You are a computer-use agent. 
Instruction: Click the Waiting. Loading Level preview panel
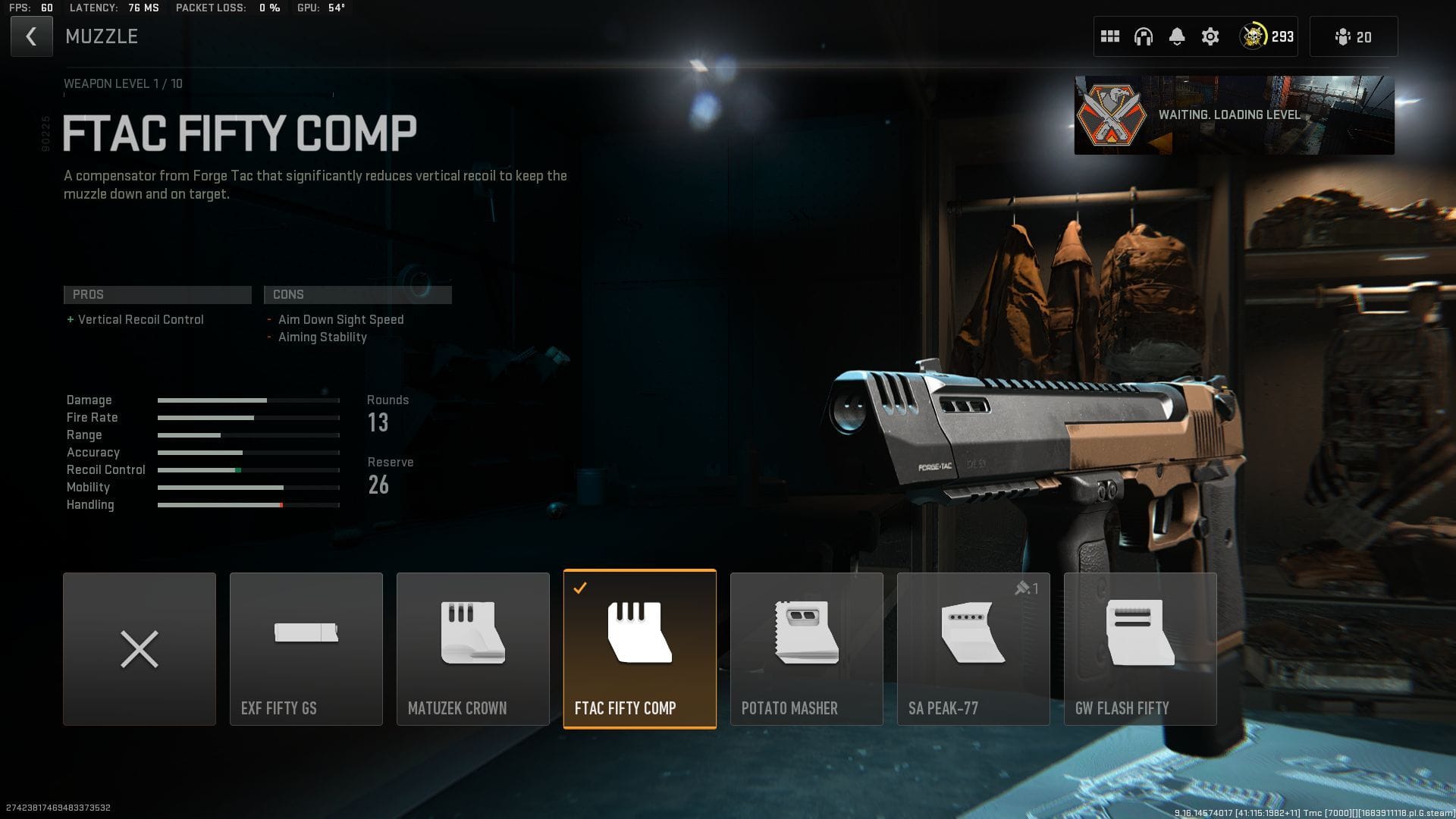coord(1234,115)
